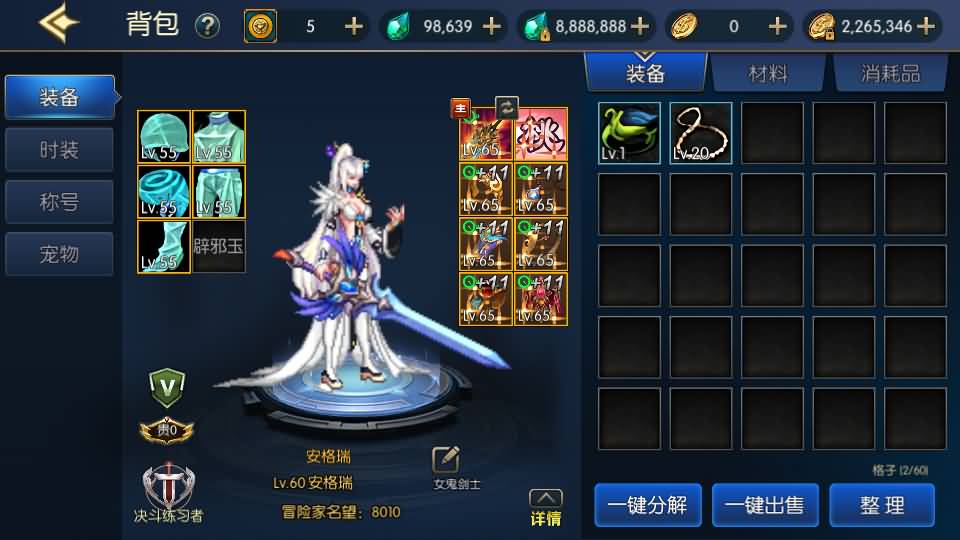Add gold coins next to 2,265,346
This screenshot has width=960, height=540.
926,26
